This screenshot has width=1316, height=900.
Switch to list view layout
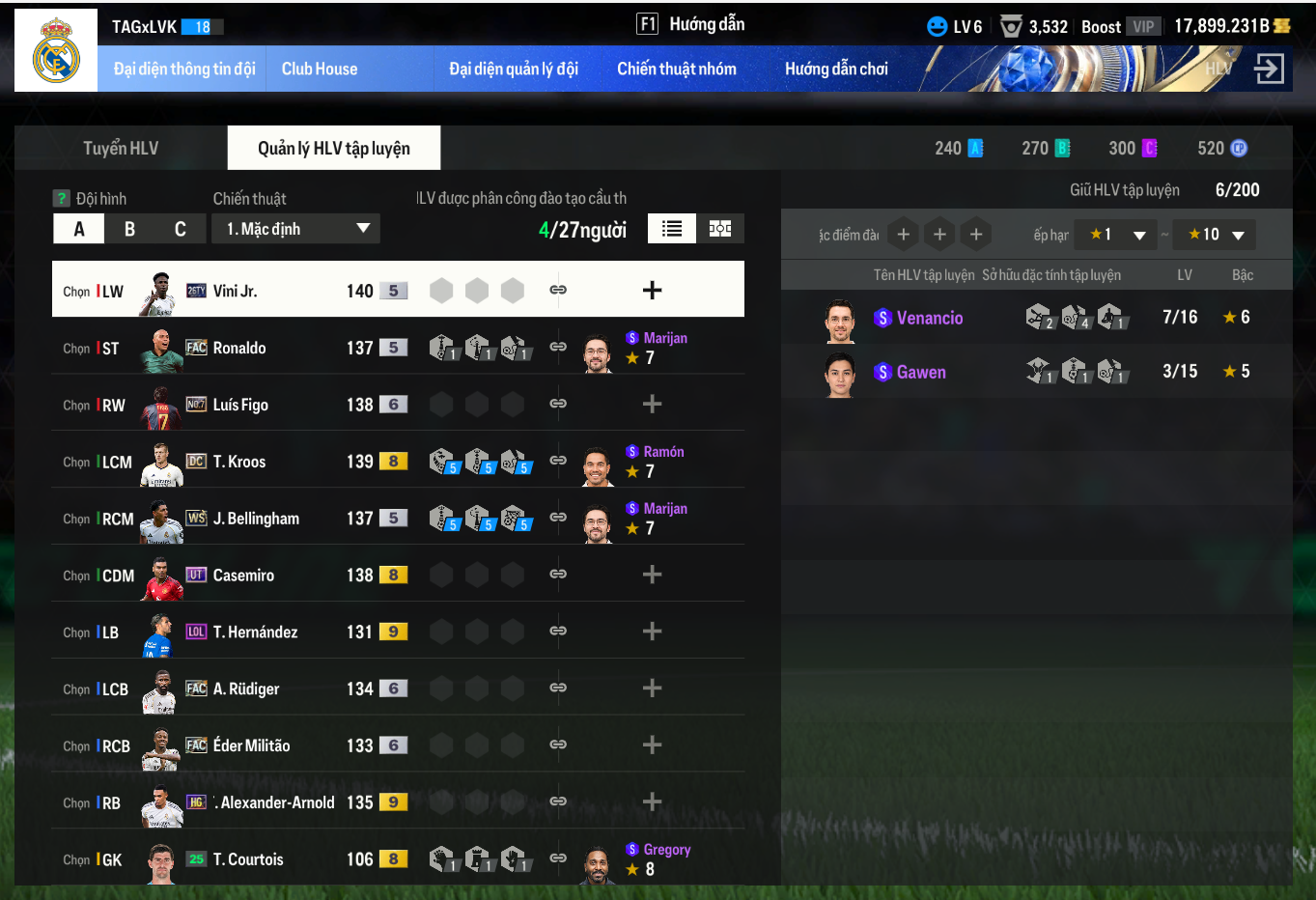click(672, 229)
